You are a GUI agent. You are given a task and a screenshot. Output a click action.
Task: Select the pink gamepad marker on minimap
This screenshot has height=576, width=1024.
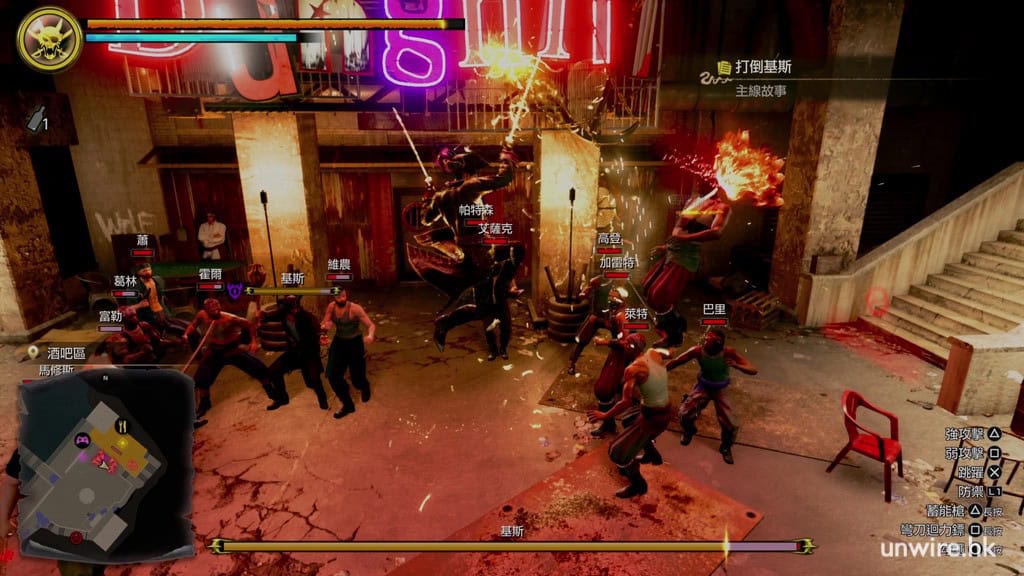82,439
